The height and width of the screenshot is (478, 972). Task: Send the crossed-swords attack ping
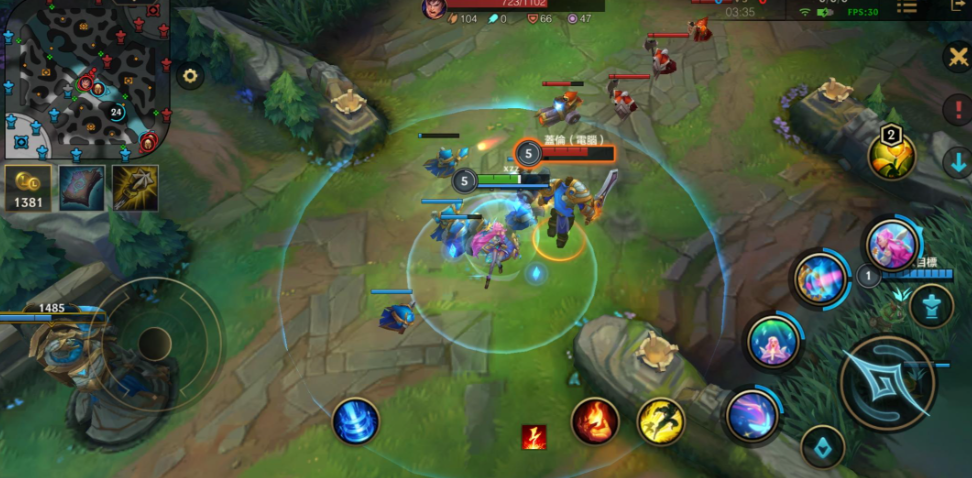click(x=957, y=57)
